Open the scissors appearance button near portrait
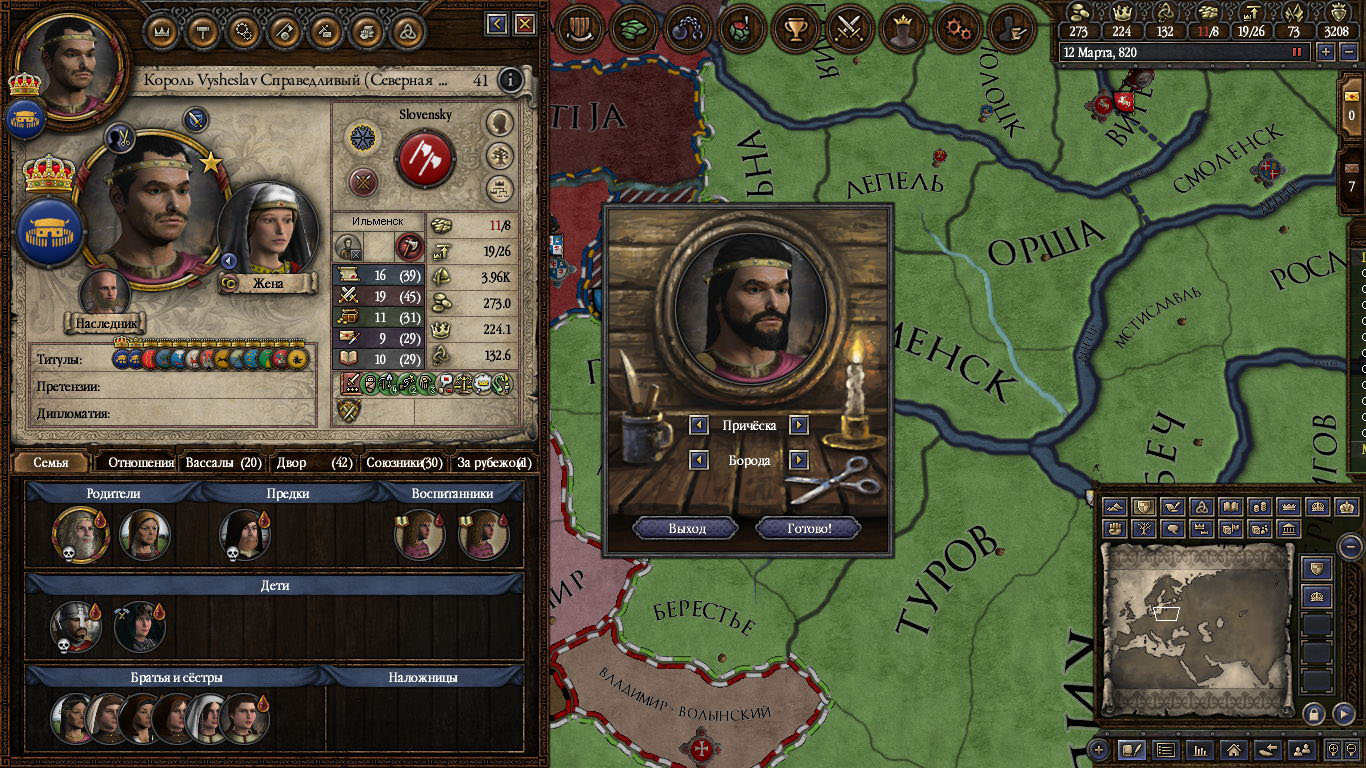1366x768 pixels. pyautogui.click(x=119, y=136)
